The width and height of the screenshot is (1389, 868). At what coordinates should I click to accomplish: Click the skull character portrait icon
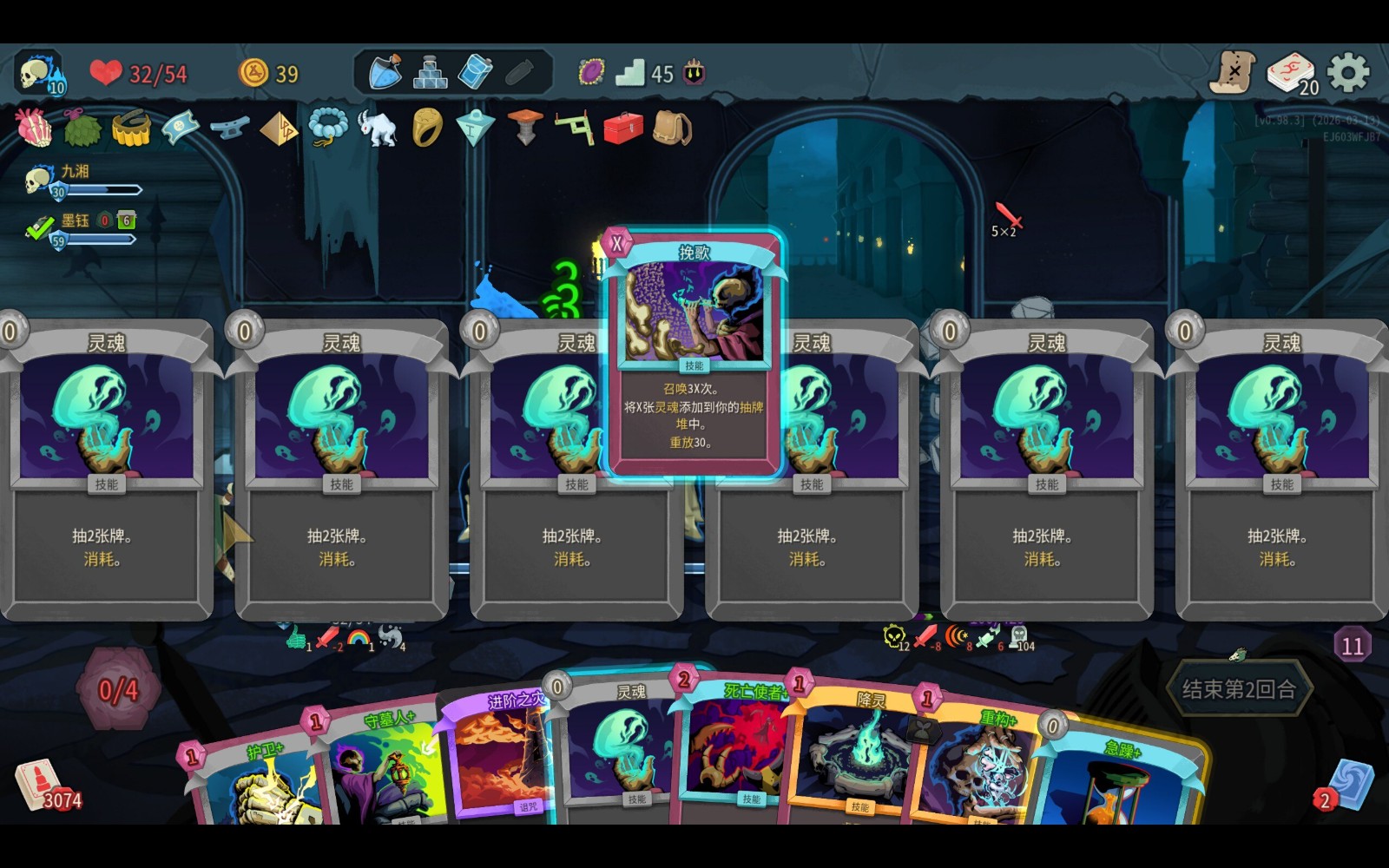tap(40, 75)
